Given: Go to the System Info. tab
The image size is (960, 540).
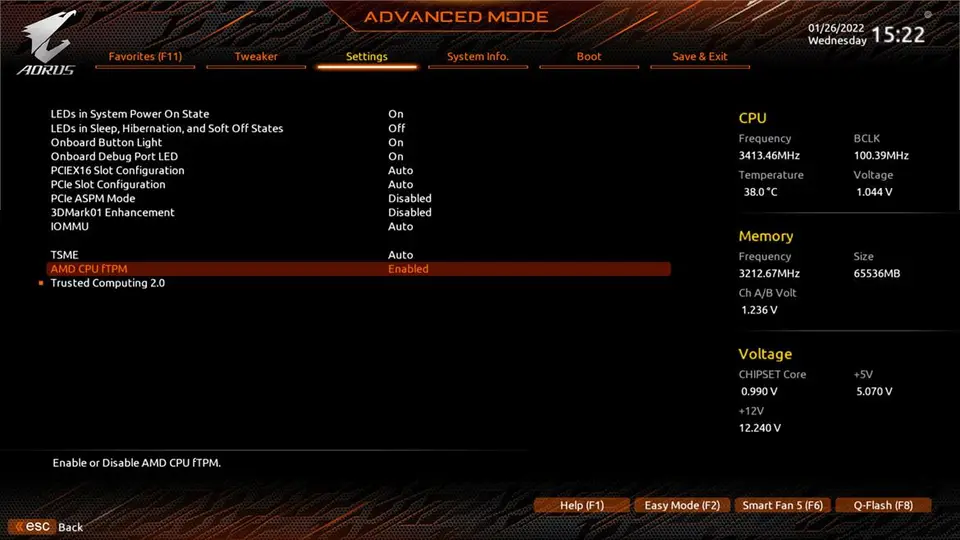Looking at the screenshot, I should click(478, 57).
